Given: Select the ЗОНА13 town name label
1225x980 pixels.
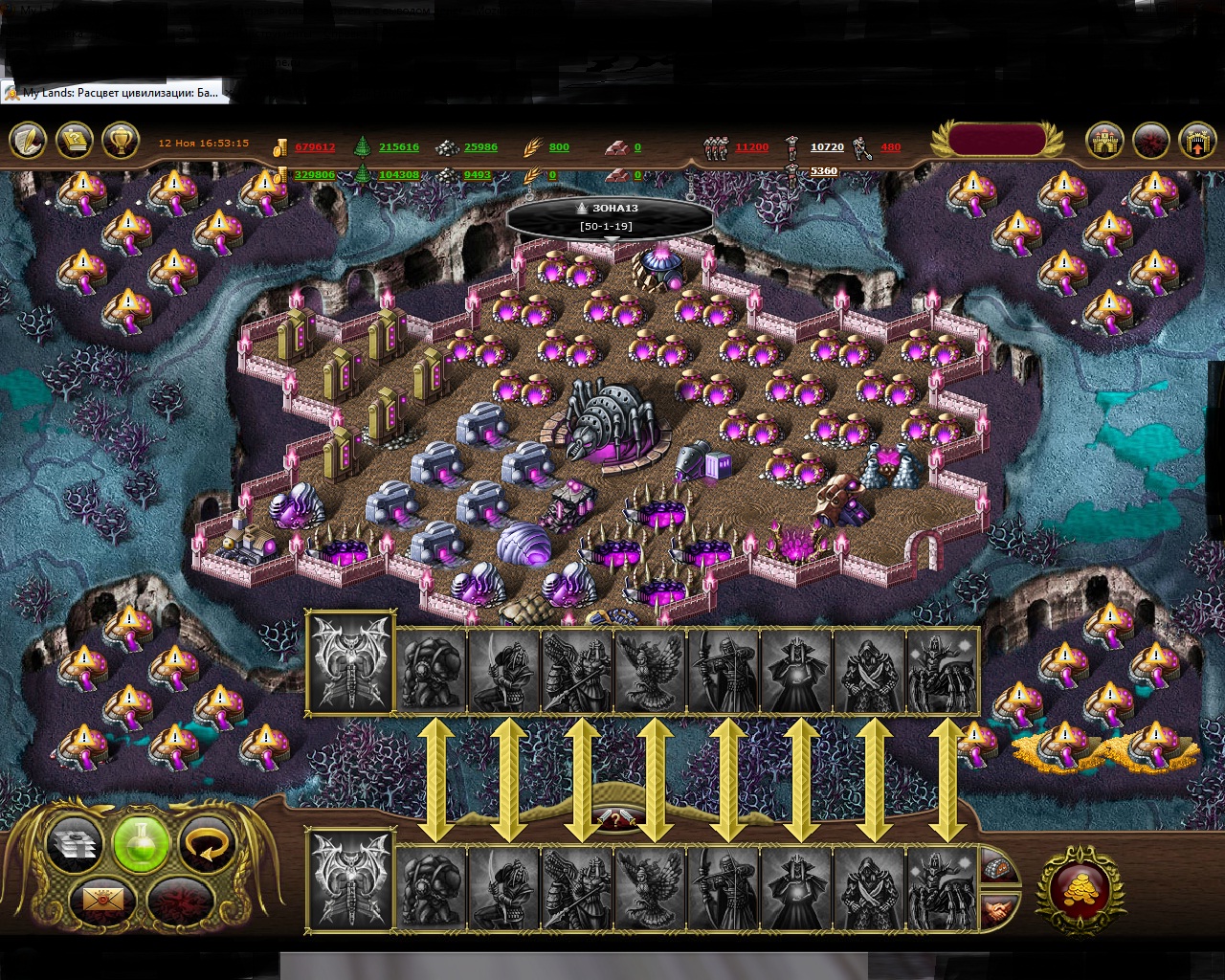Looking at the screenshot, I should point(609,208).
